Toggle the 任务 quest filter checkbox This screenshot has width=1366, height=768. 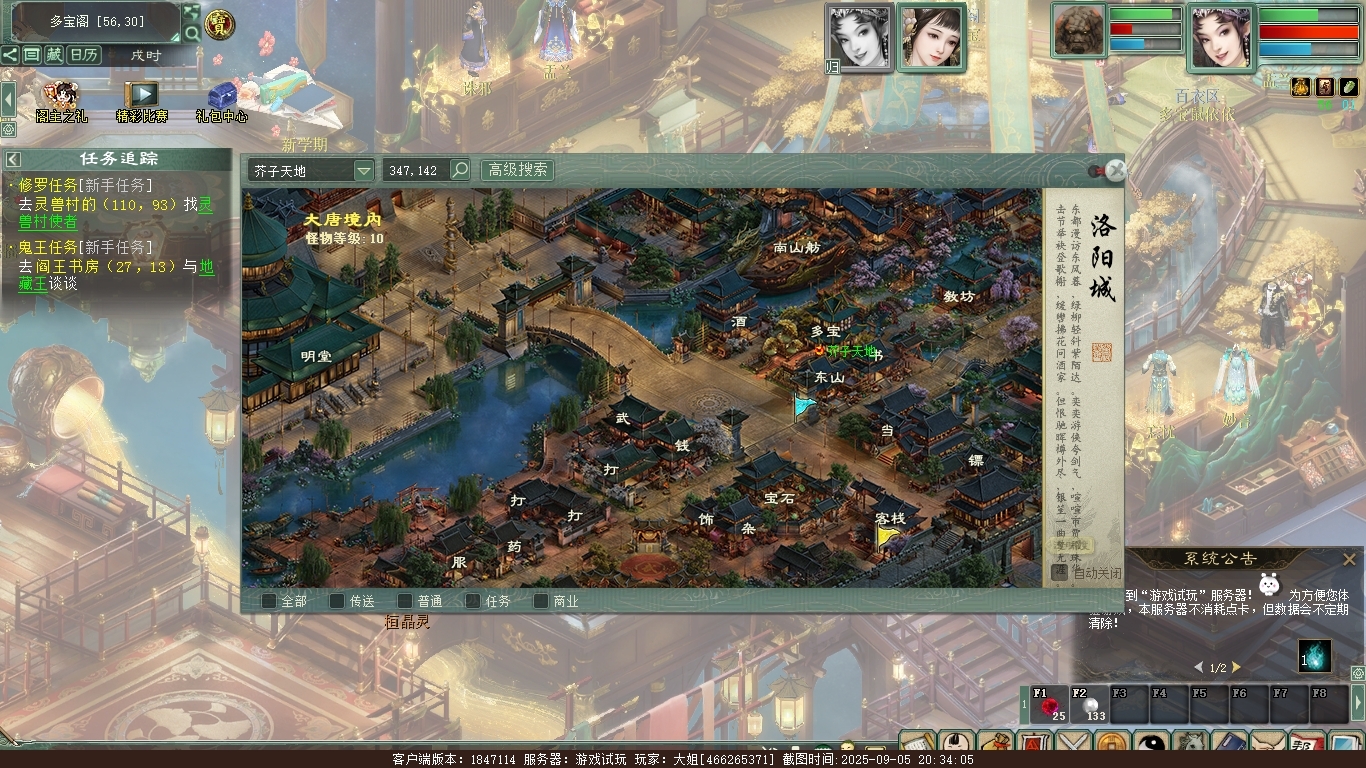coord(473,601)
